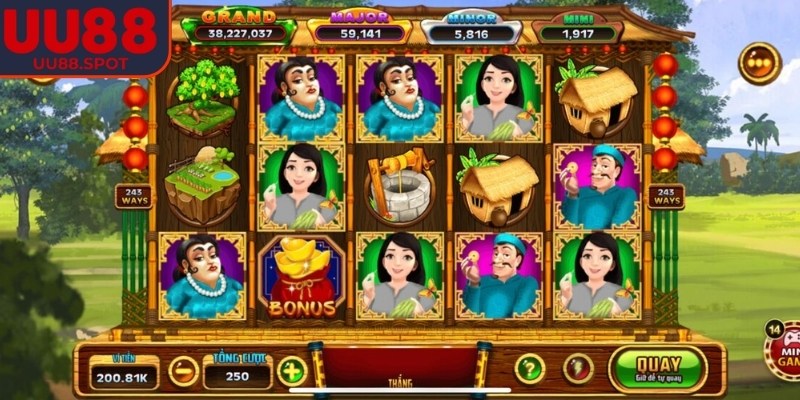Spin the reels with the QUAY button
Image resolution: width=800 pixels, height=400 pixels.
657,369
